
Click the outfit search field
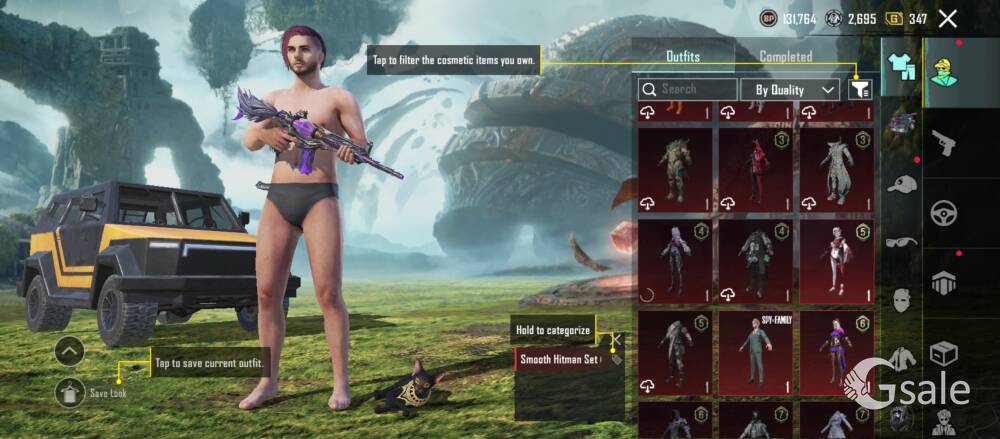(x=688, y=89)
